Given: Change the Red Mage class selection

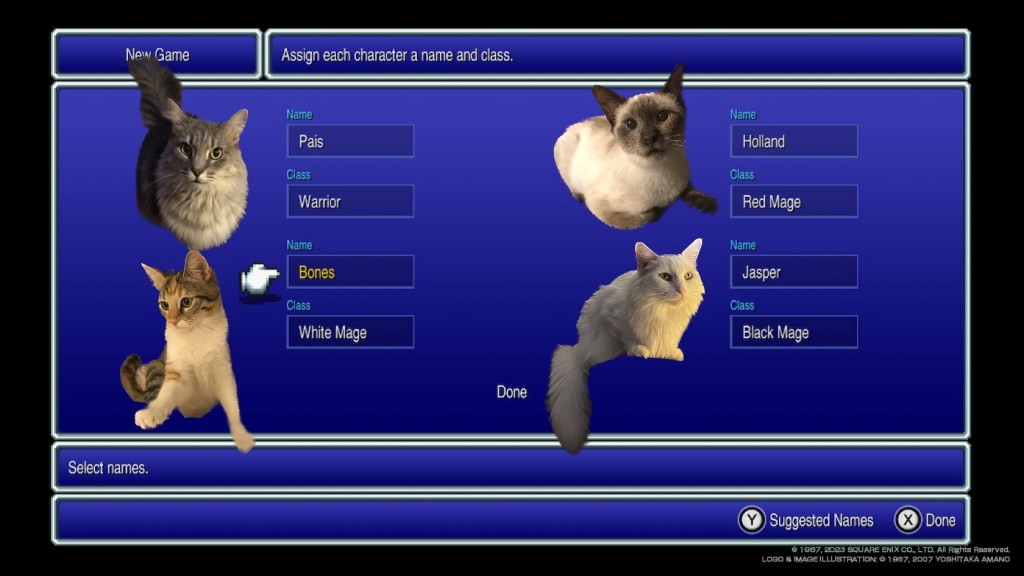Looking at the screenshot, I should pos(793,201).
